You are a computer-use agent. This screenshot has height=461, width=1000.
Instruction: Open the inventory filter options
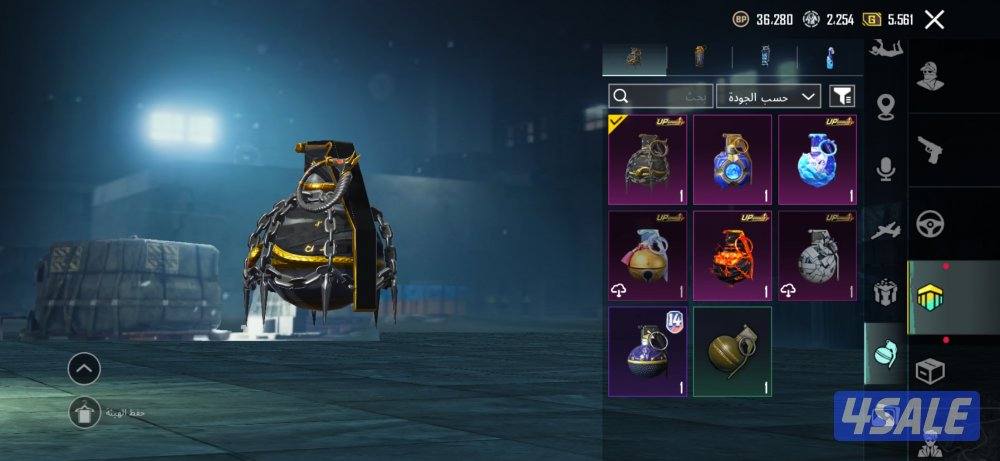pos(843,96)
